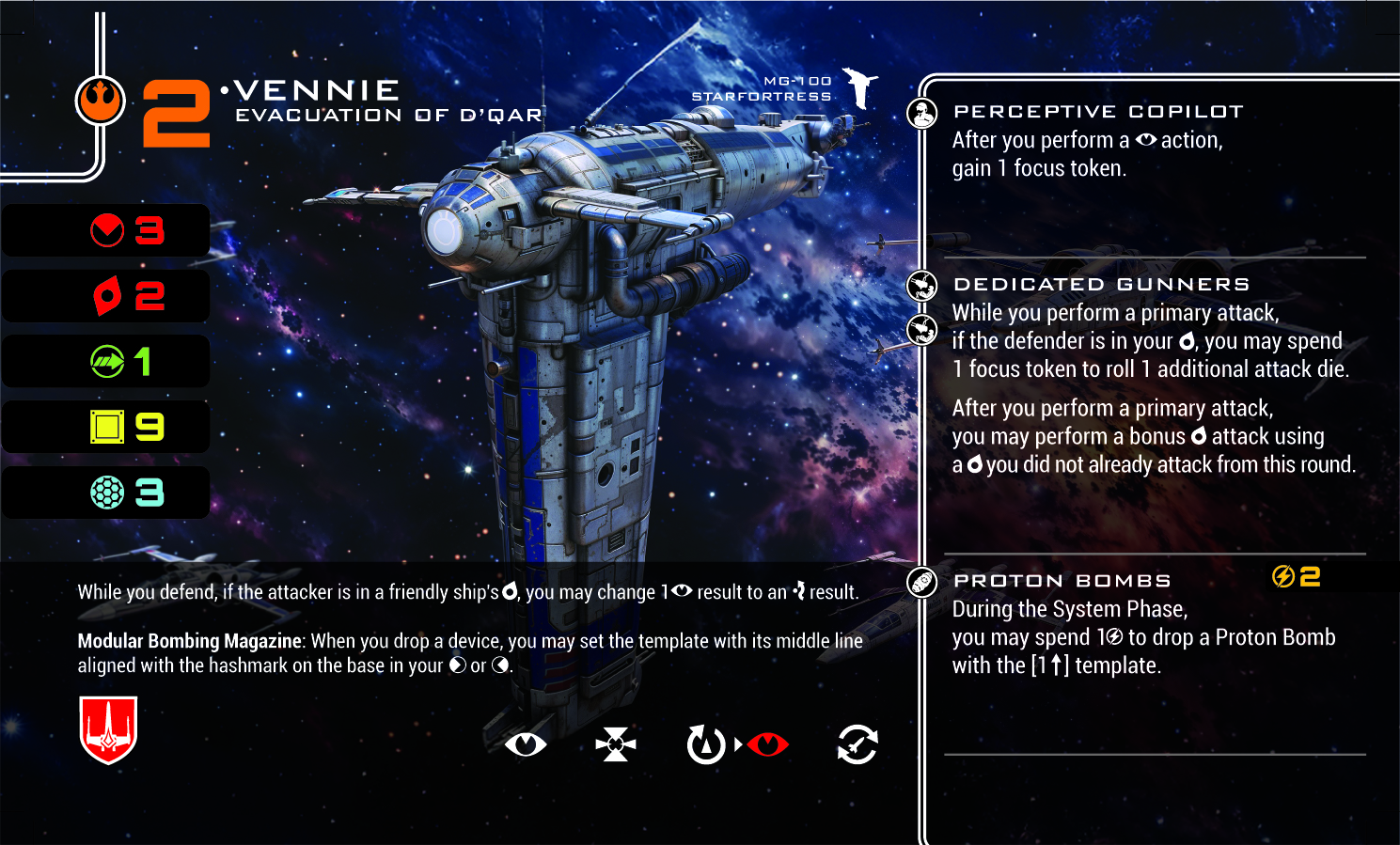The width and height of the screenshot is (1400, 845).
Task: Select the Dedicated Gunners upgrade card
Action: coord(1101,285)
